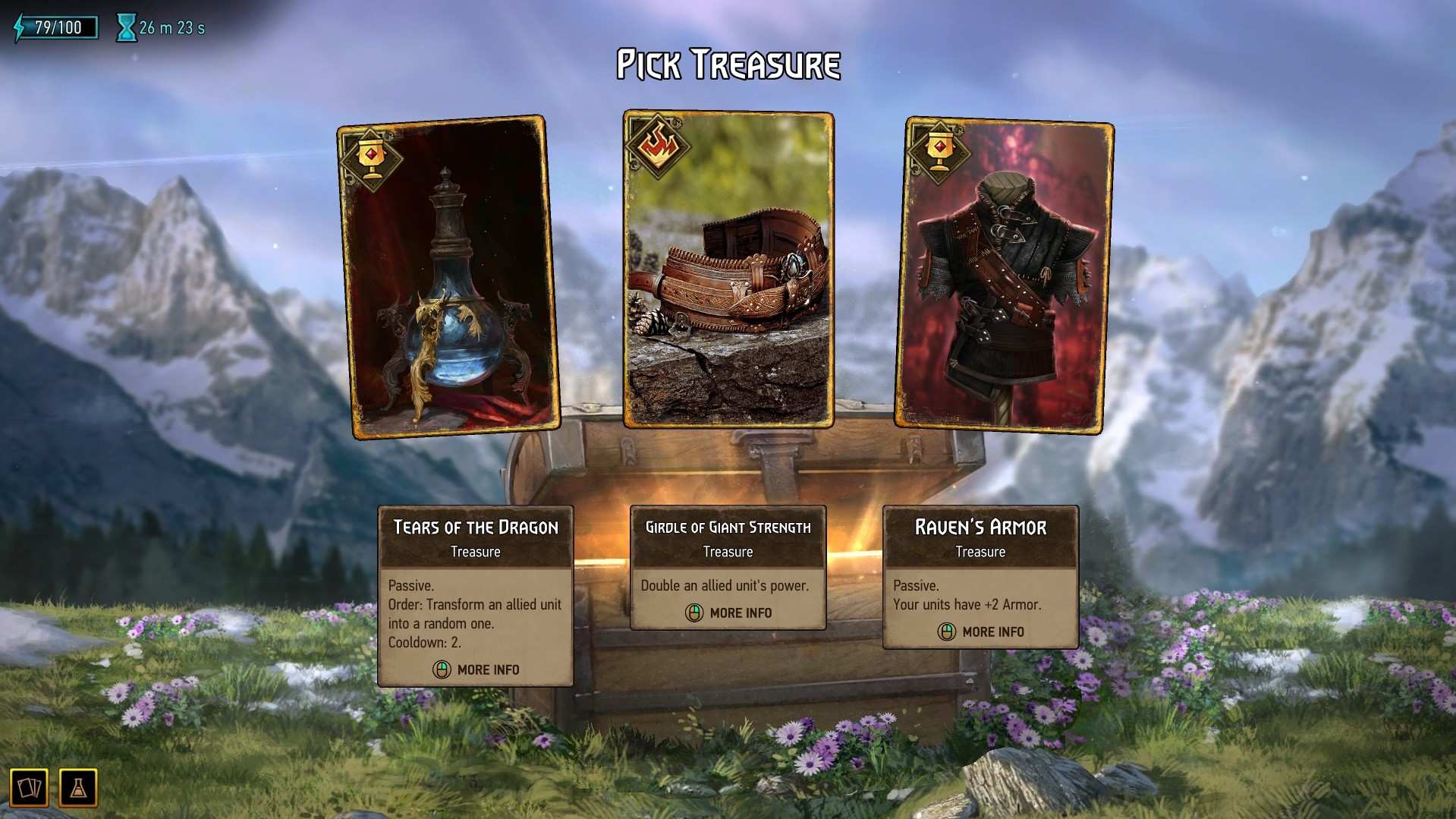
Task: Open MORE INFO for Girdle of Giant Strength
Action: [740, 613]
